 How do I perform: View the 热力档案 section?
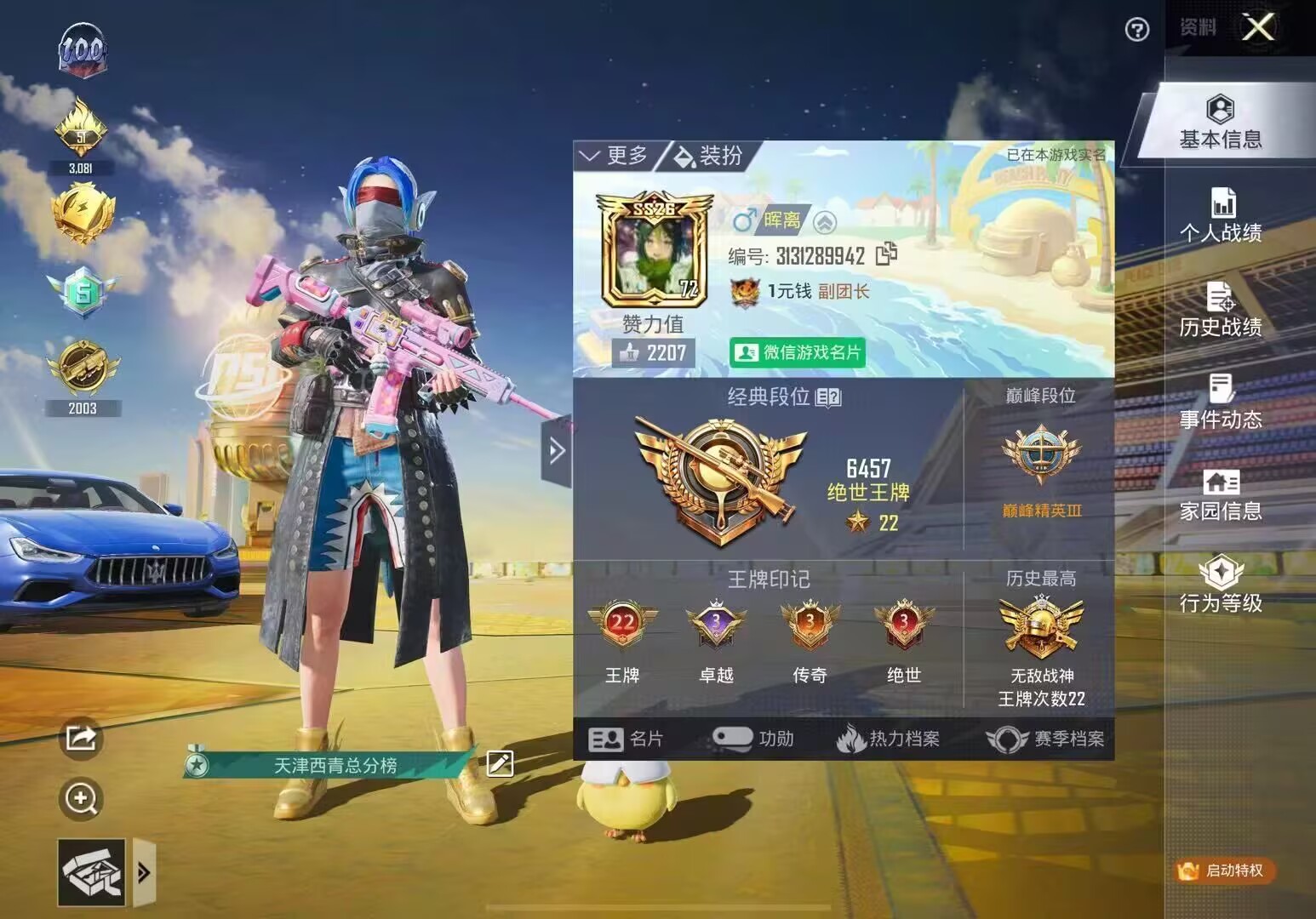click(888, 739)
